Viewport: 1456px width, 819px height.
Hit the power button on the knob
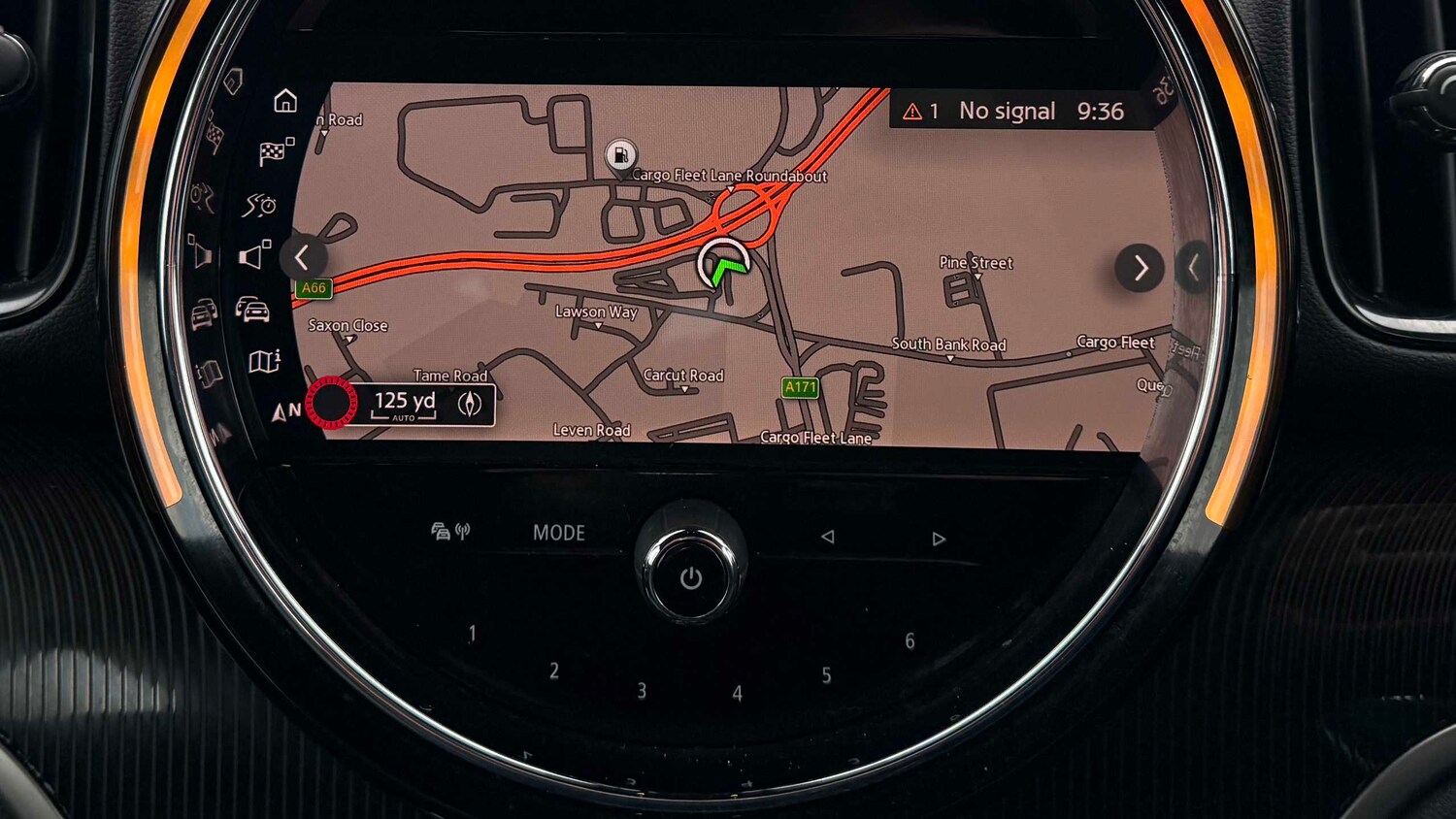tap(690, 578)
